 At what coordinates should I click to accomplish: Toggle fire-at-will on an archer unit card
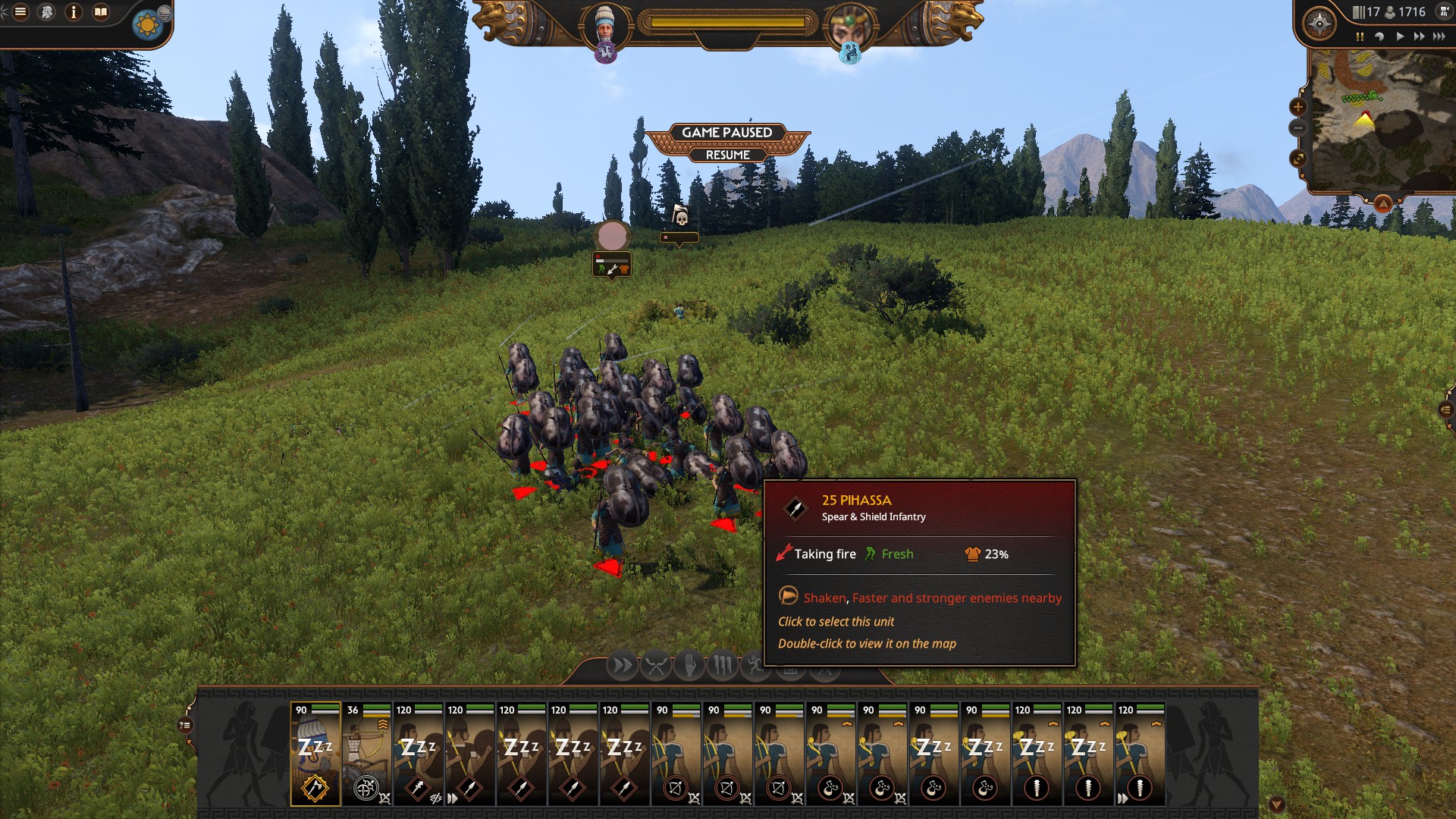click(x=694, y=799)
